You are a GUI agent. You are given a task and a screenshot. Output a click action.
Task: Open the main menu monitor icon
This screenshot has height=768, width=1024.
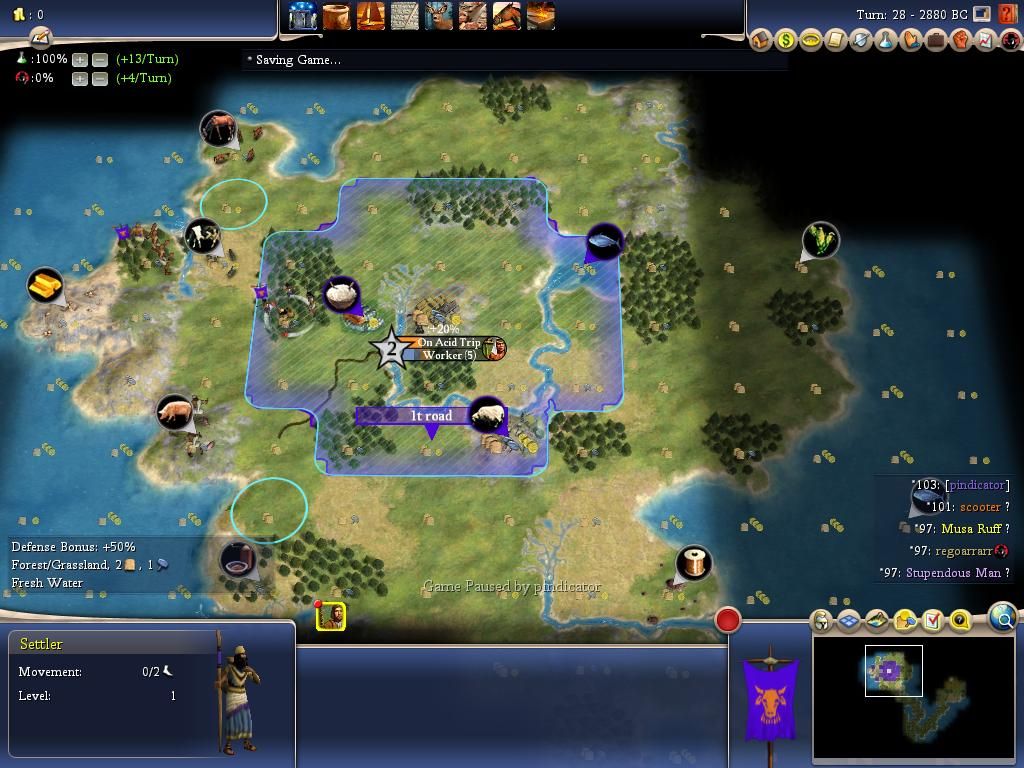tap(982, 14)
